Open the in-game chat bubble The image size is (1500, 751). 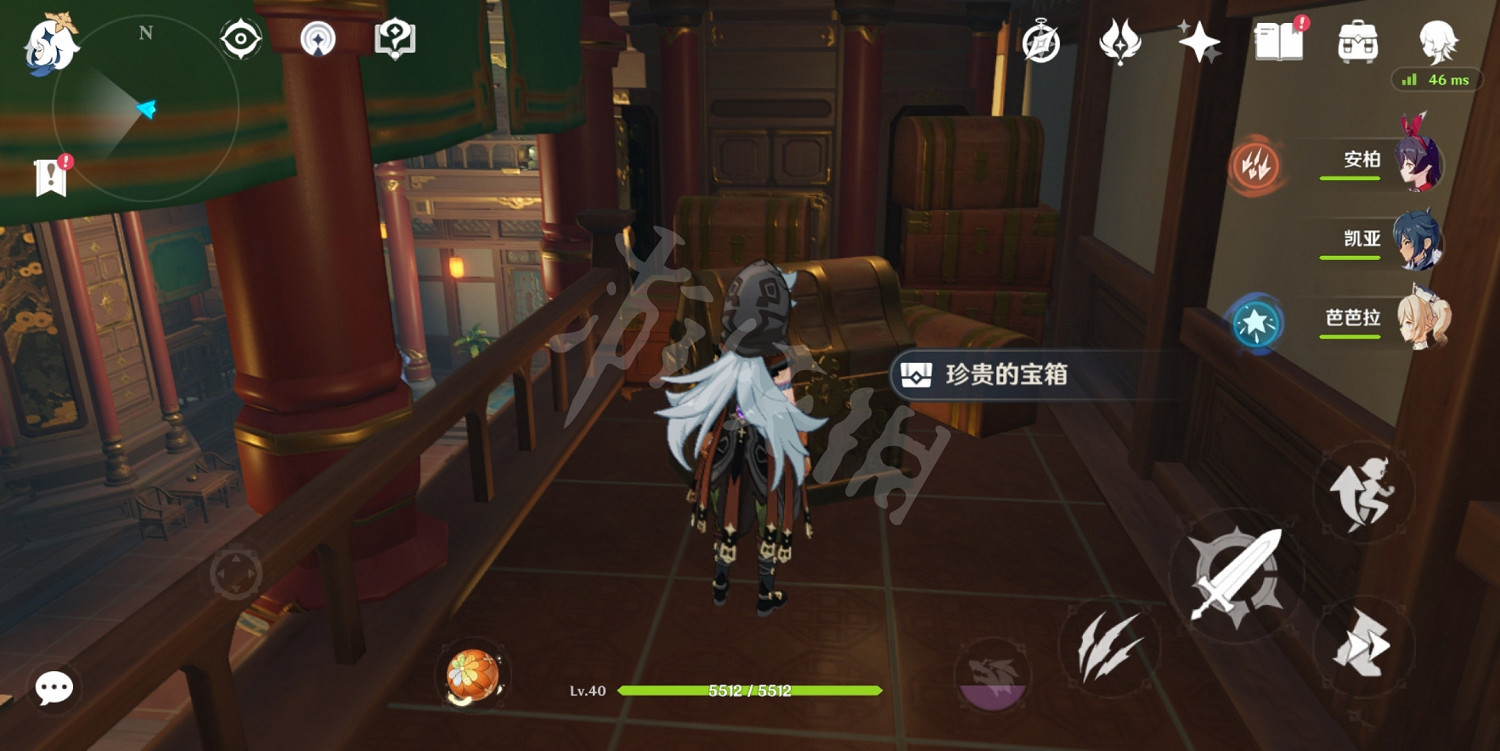(x=54, y=687)
